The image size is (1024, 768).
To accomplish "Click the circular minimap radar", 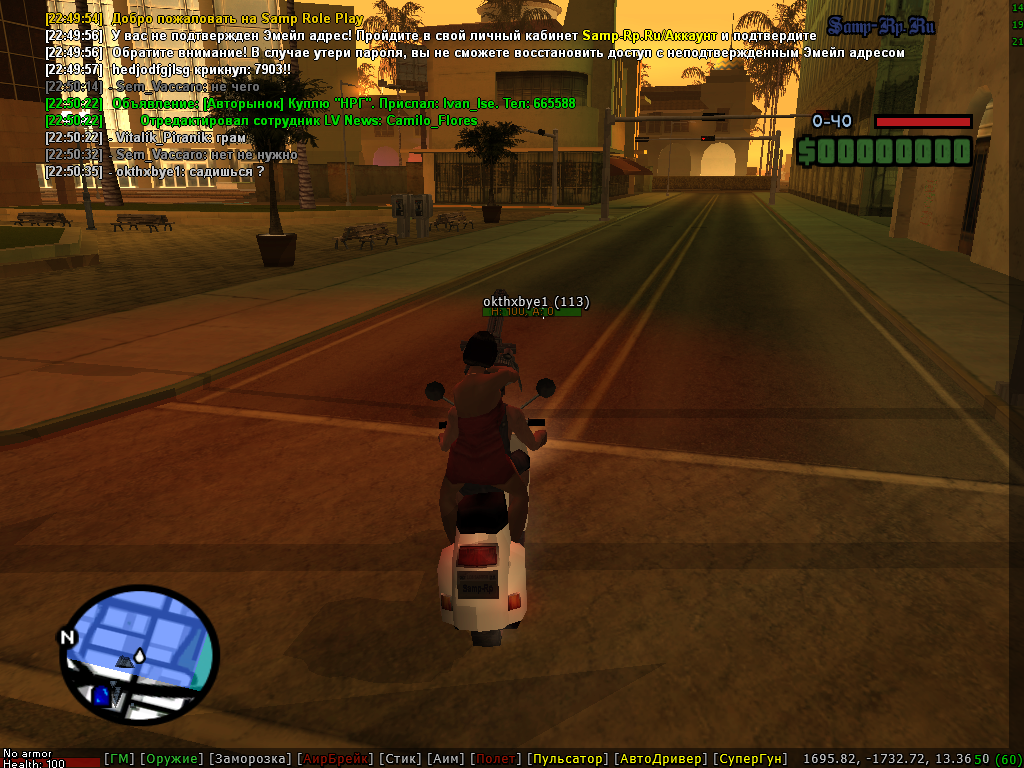I will tap(139, 654).
